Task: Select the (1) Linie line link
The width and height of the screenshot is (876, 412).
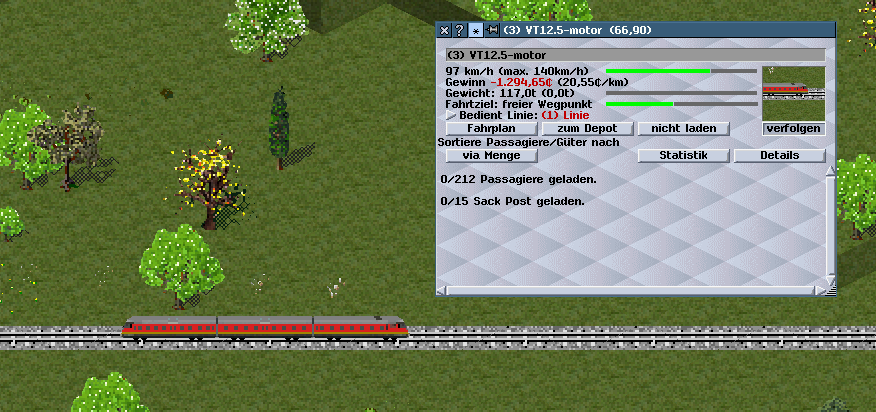Action: [560, 116]
